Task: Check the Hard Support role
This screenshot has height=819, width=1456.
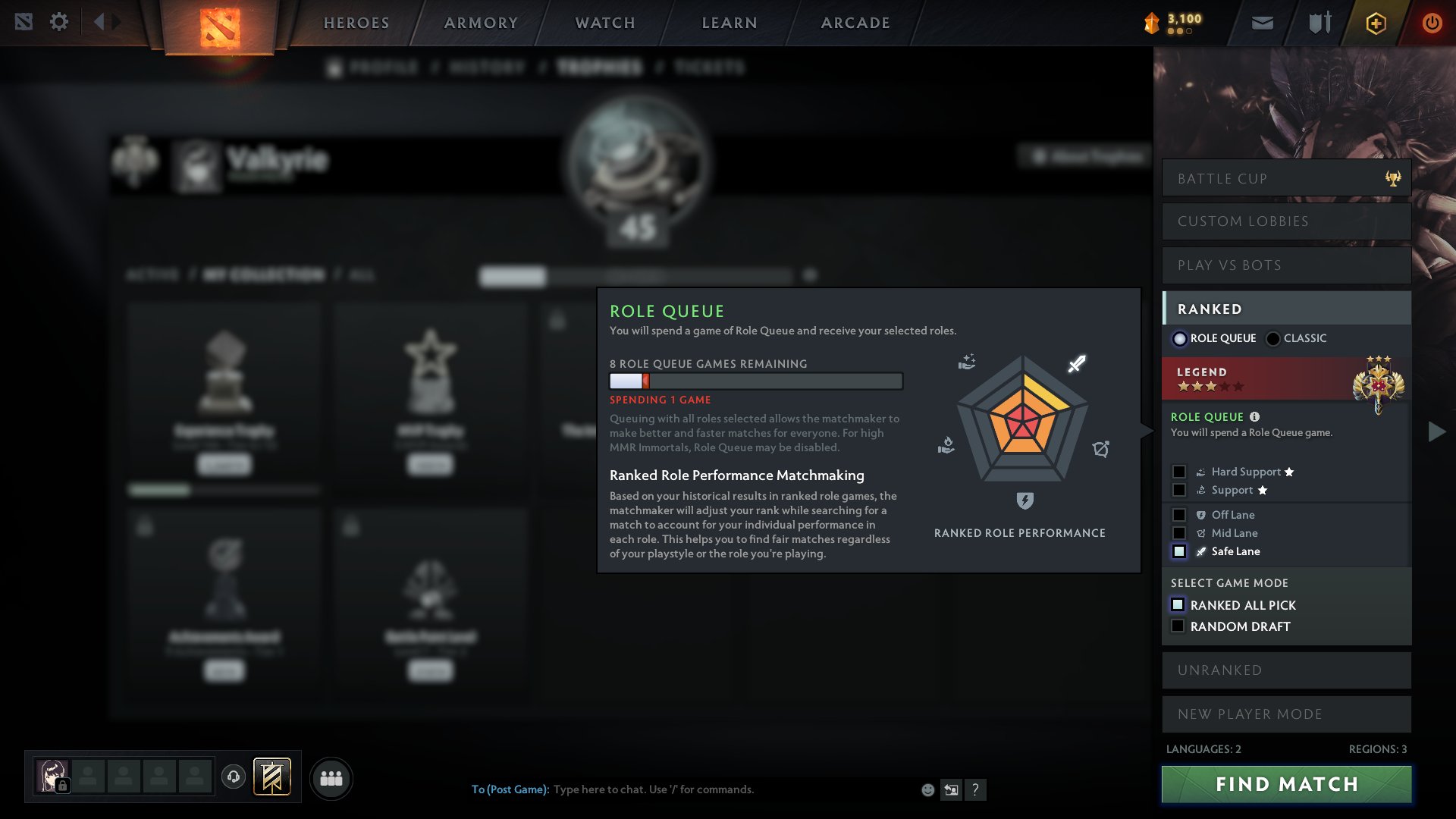Action: coord(1180,471)
